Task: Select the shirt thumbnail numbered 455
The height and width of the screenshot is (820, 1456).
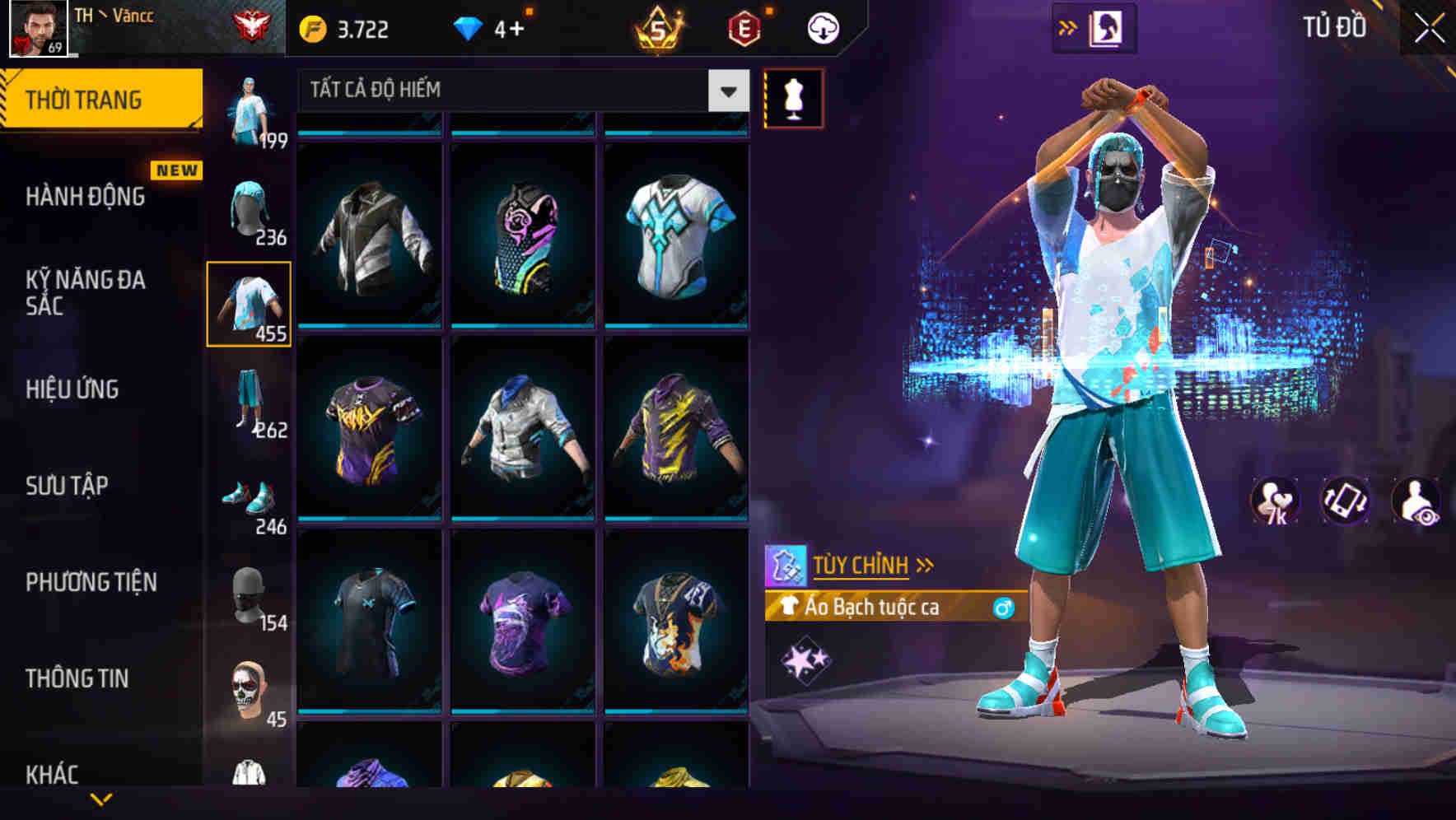Action: pyautogui.click(x=250, y=302)
